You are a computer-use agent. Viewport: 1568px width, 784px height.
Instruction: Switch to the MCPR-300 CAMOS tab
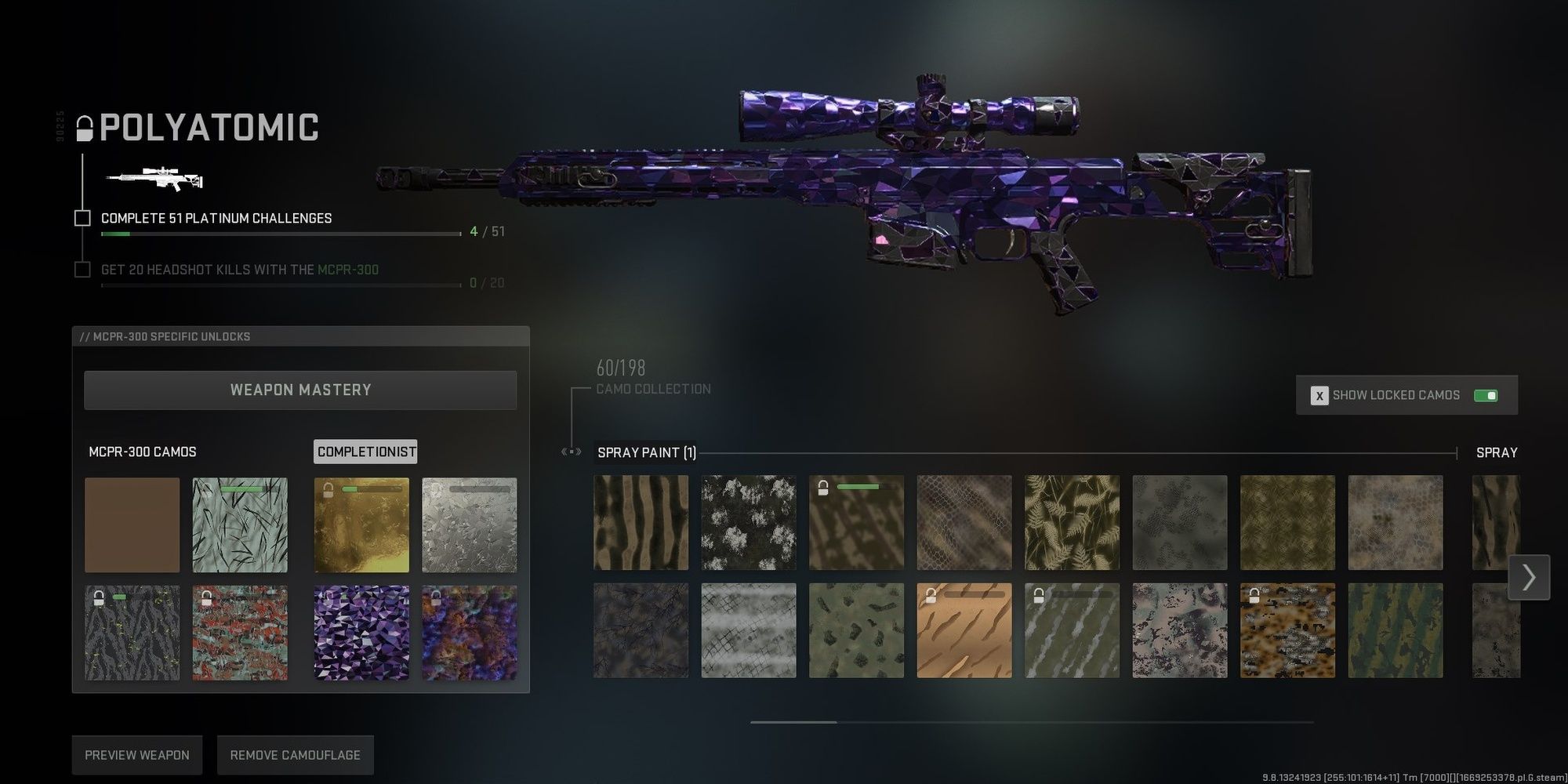[x=142, y=452]
